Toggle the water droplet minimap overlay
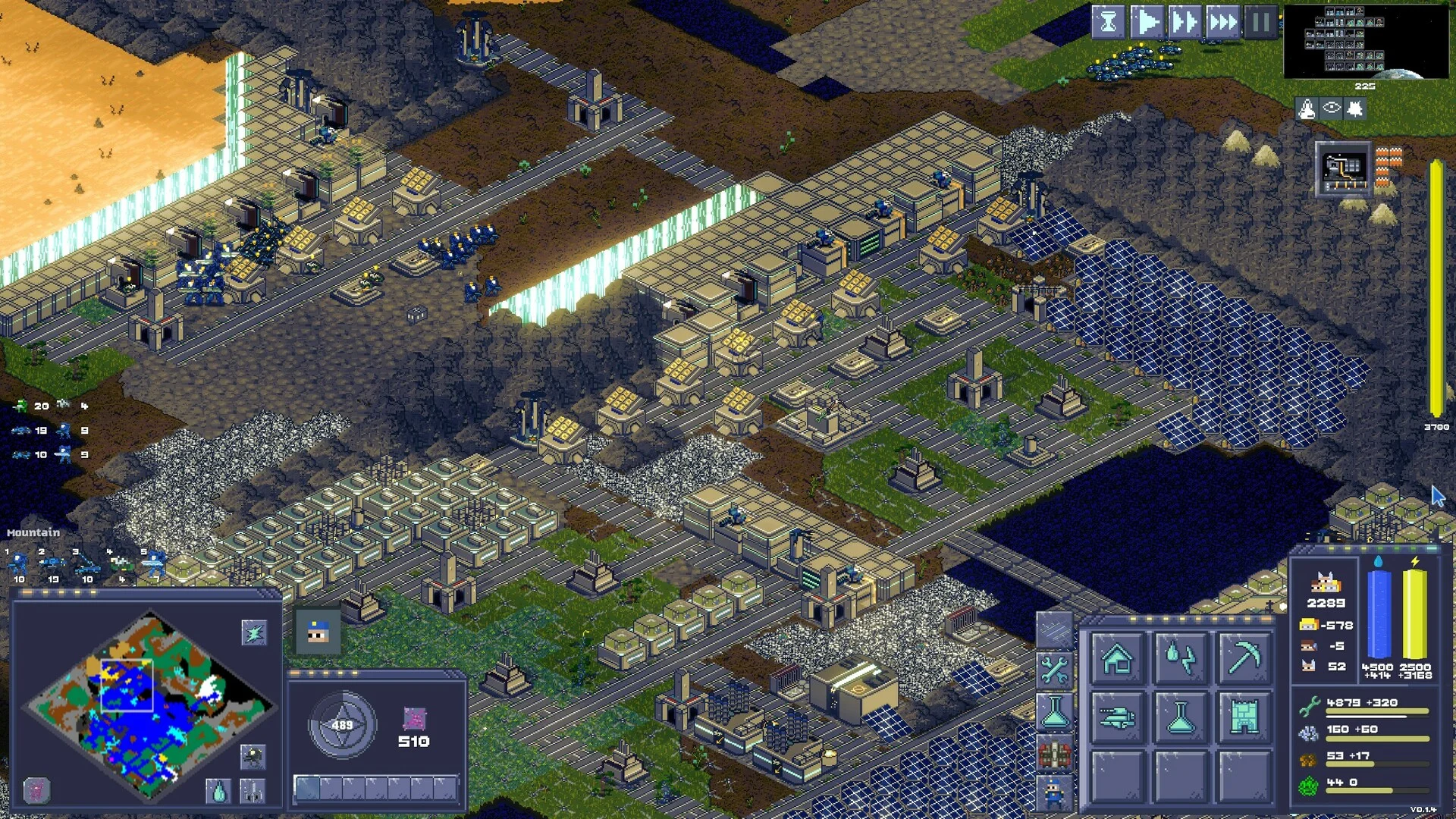The width and height of the screenshot is (1456, 819). [x=218, y=792]
